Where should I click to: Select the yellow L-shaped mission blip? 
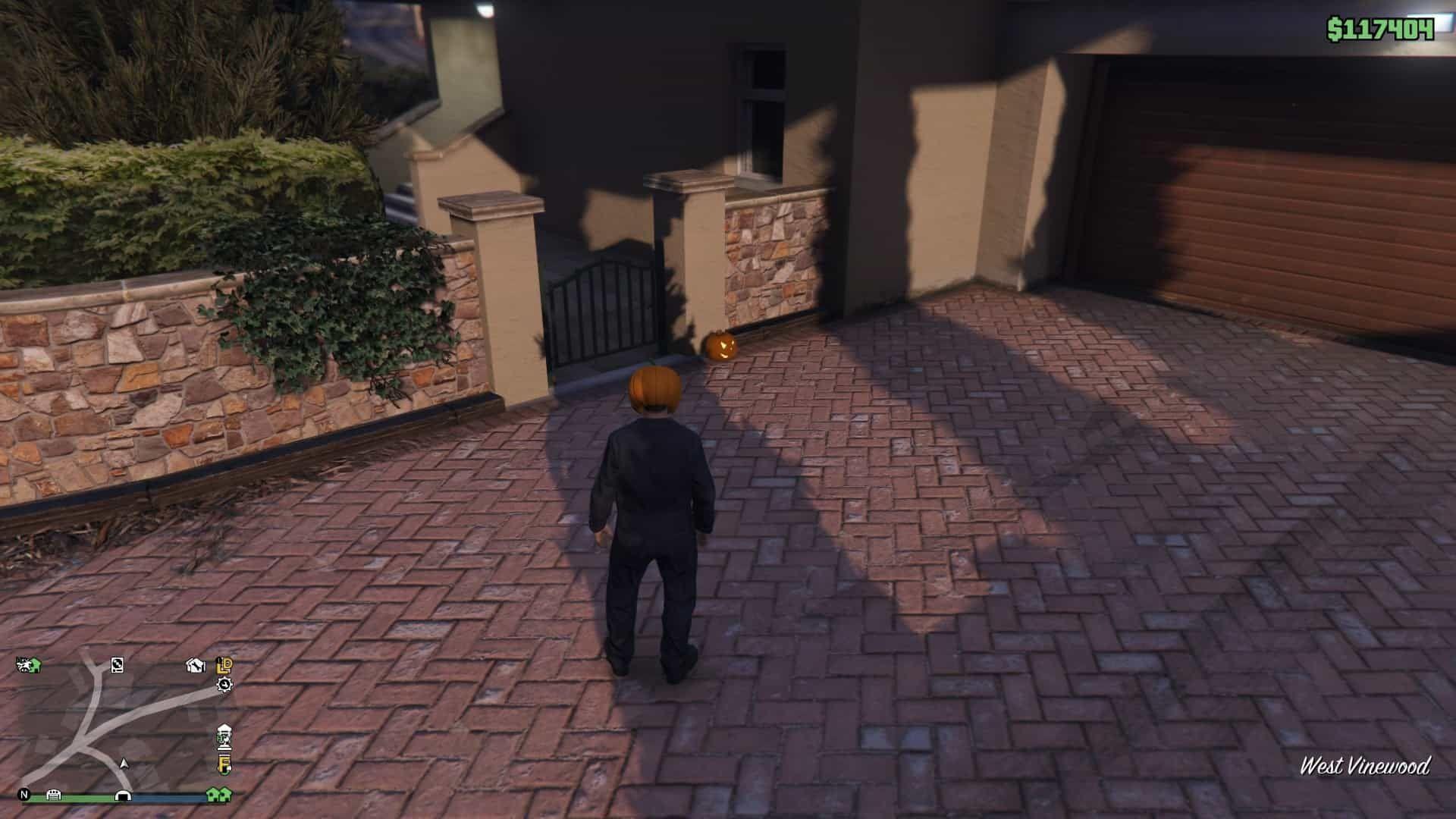click(x=224, y=665)
